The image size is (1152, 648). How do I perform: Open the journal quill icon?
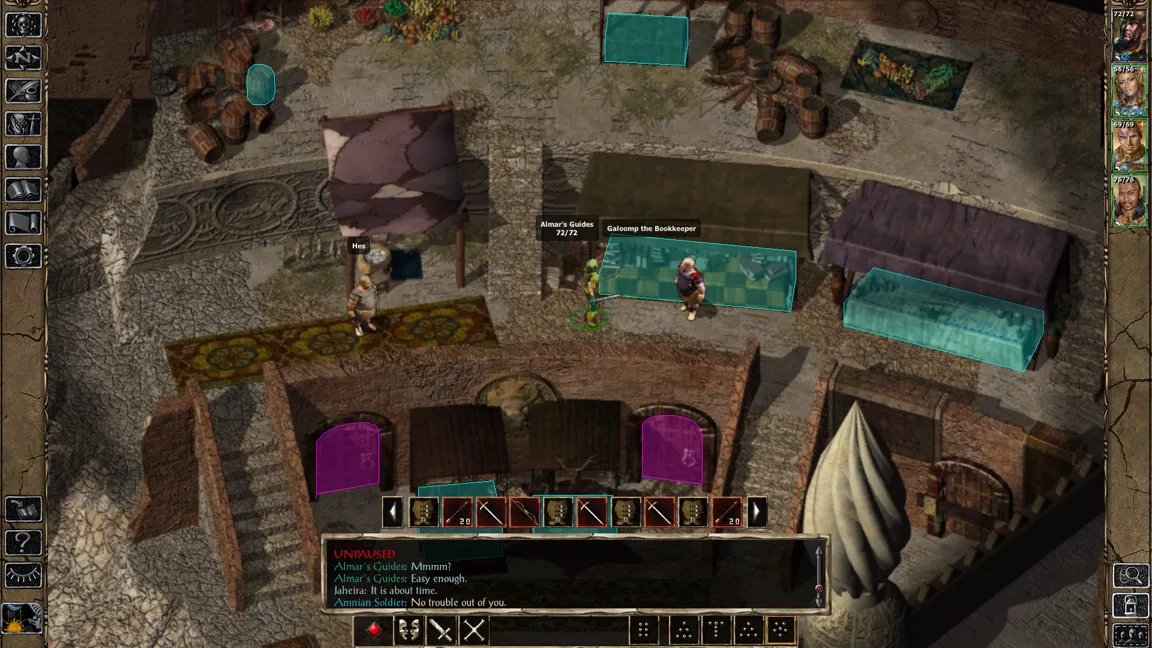click(23, 91)
